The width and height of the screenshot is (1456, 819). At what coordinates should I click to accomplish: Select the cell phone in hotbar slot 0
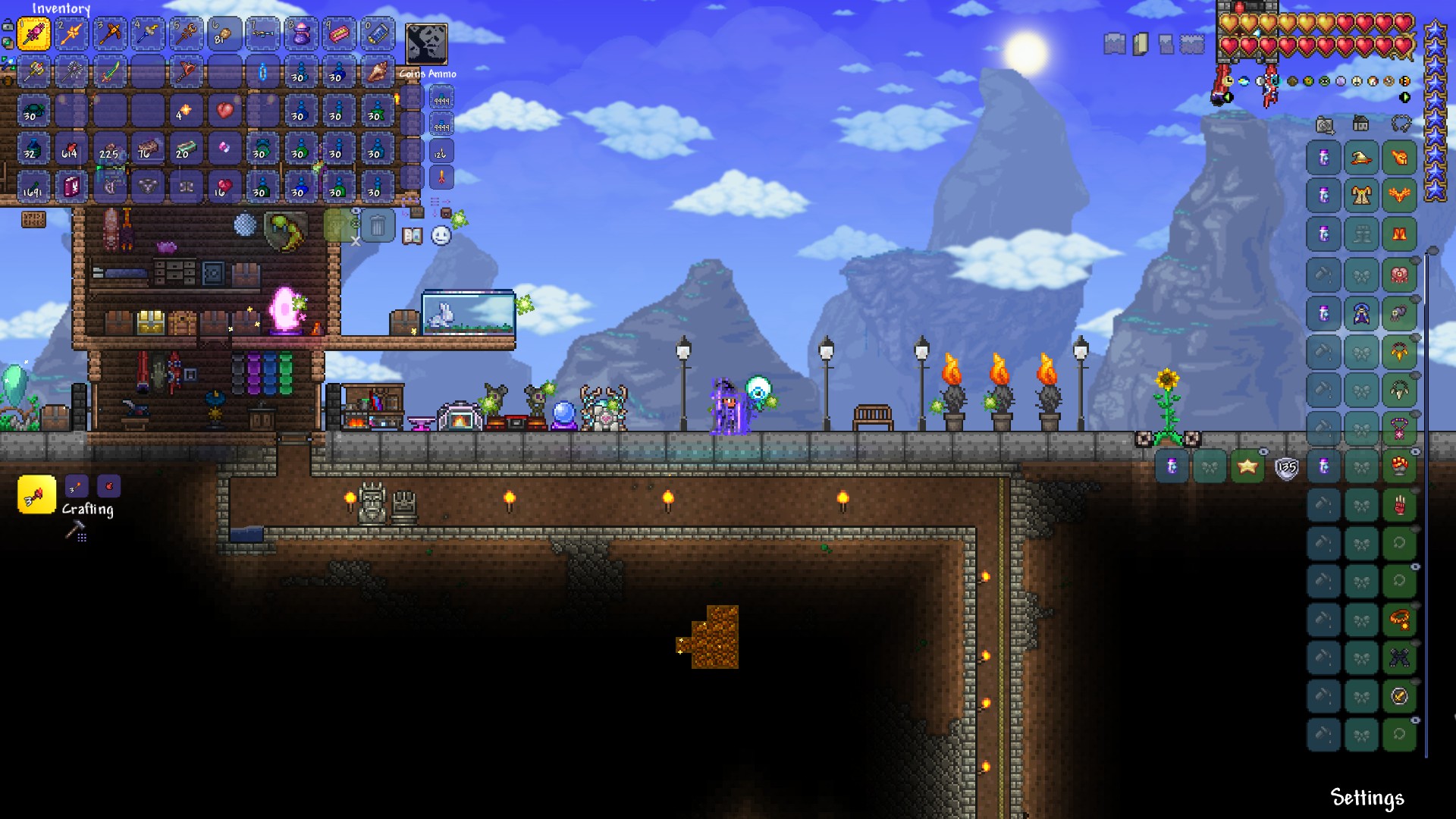377,33
